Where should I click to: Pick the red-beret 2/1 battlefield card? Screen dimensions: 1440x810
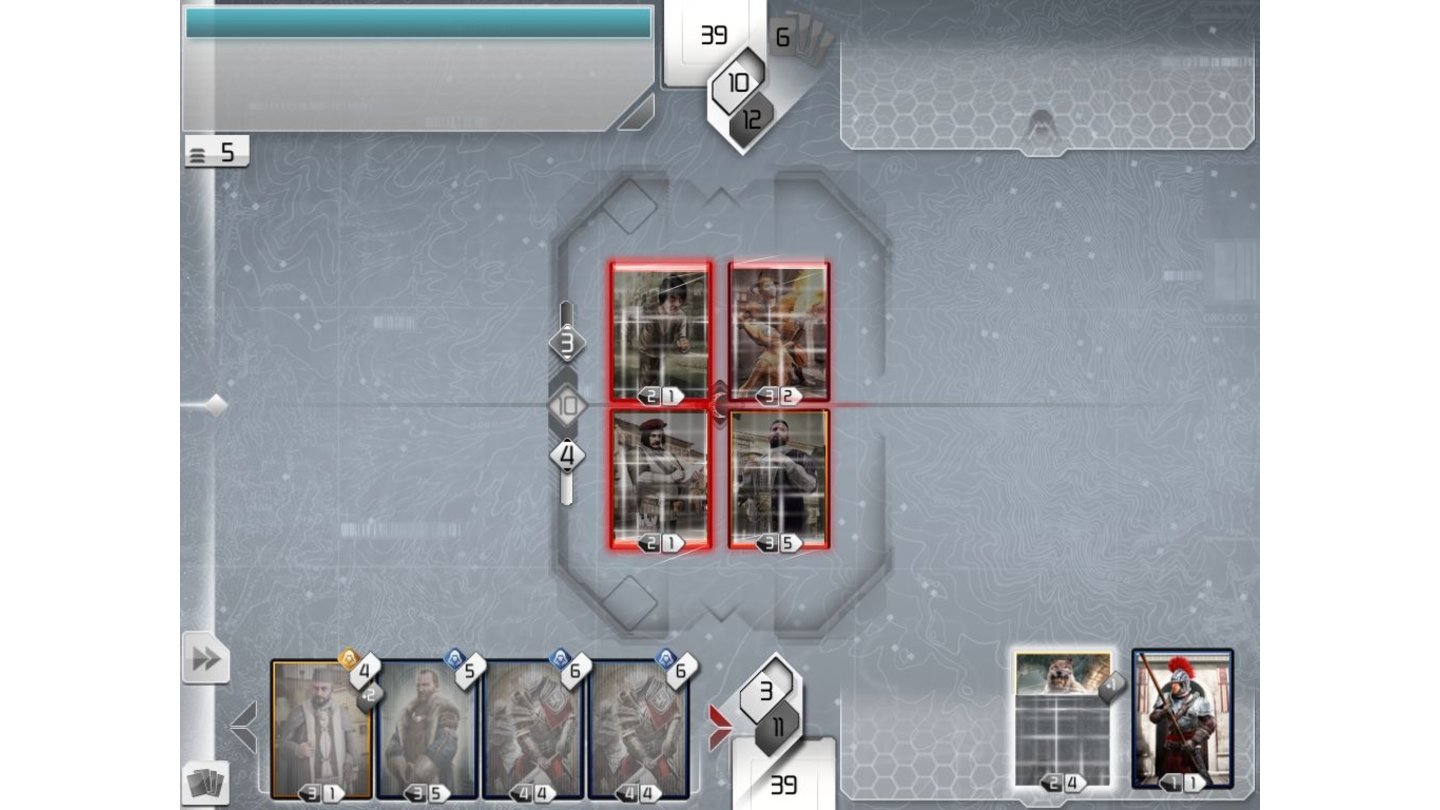click(660, 478)
